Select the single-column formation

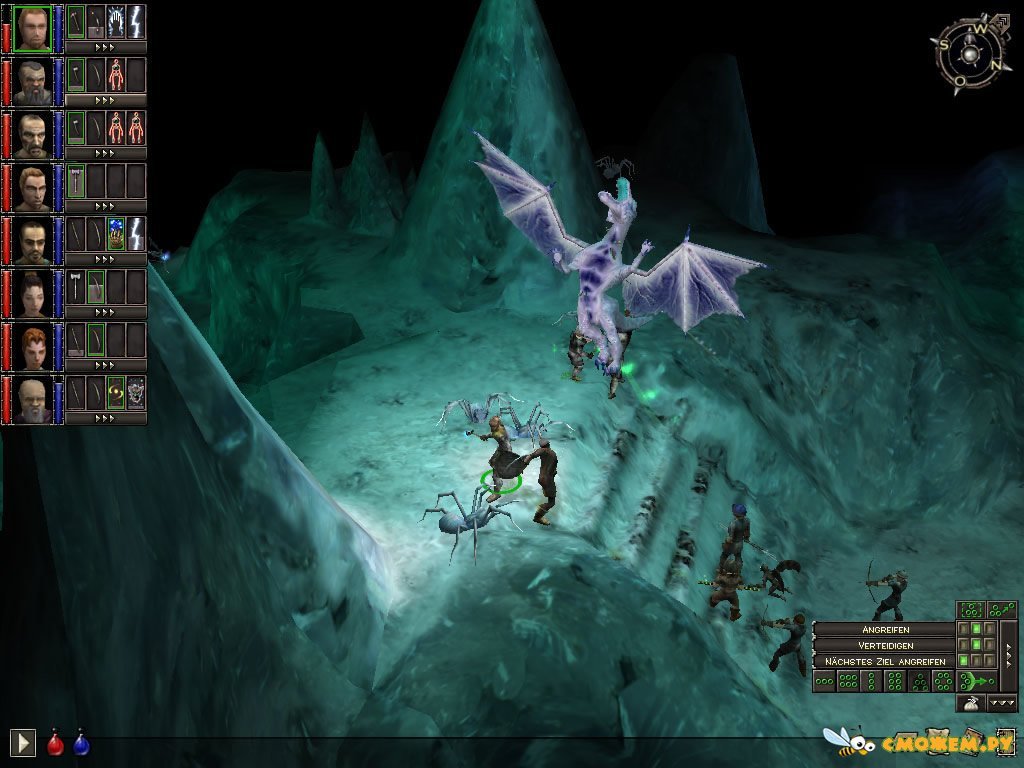(x=871, y=682)
